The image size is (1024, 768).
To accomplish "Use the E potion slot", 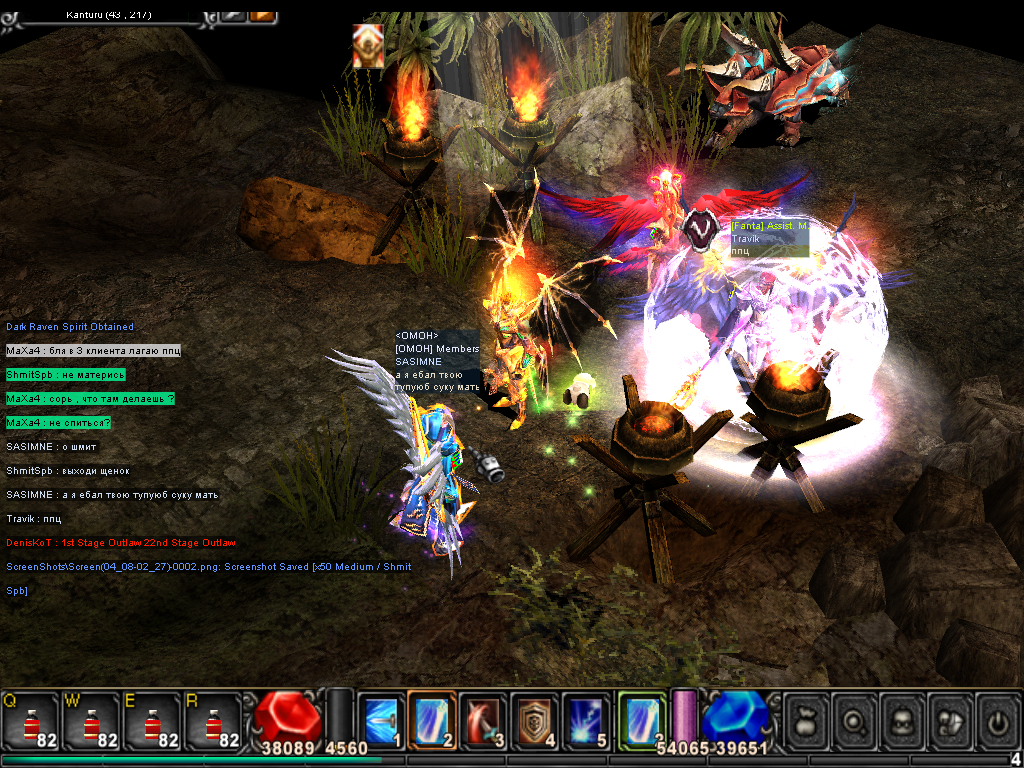I will click(152, 719).
